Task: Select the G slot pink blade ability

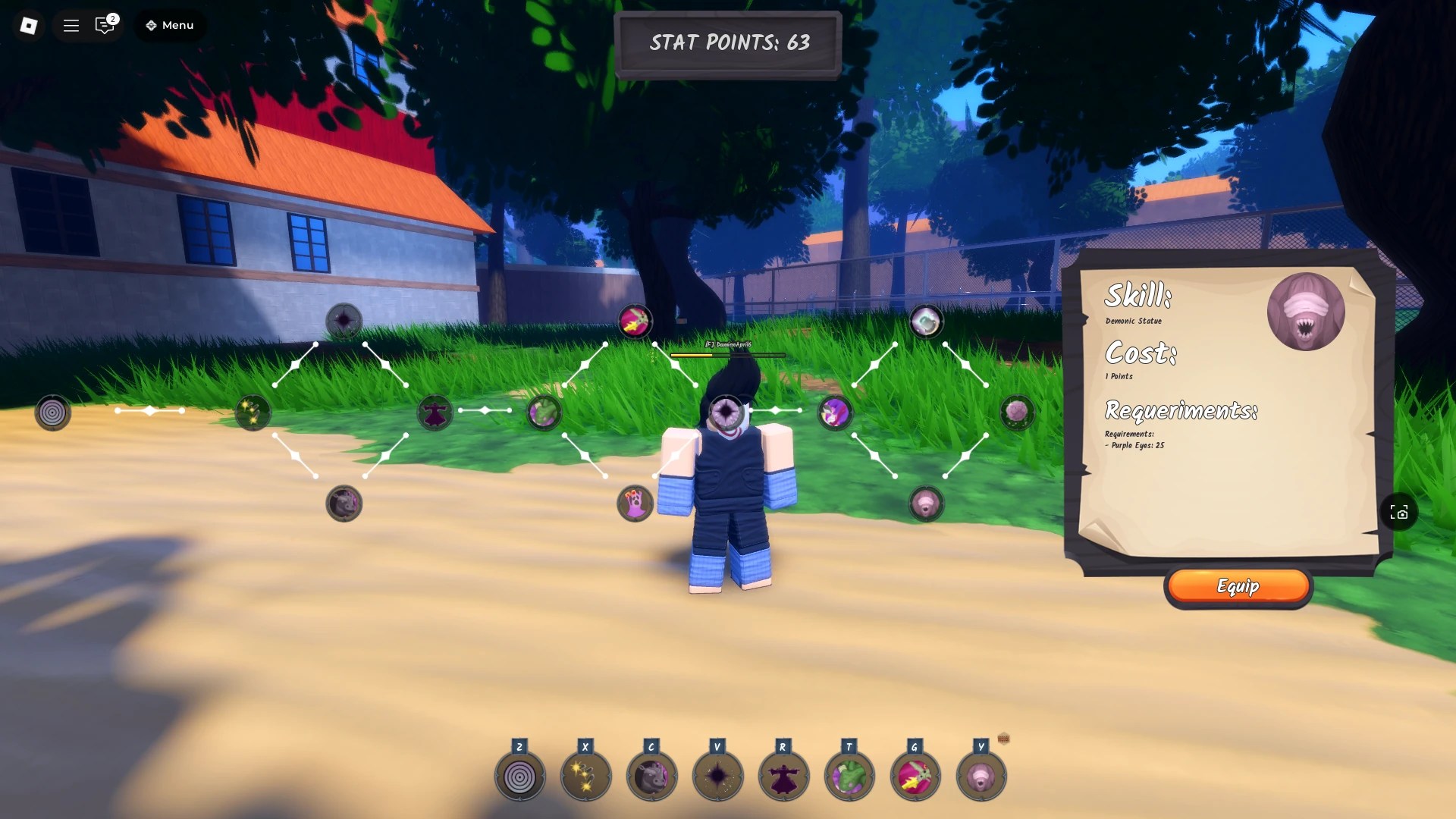Action: coord(915,775)
